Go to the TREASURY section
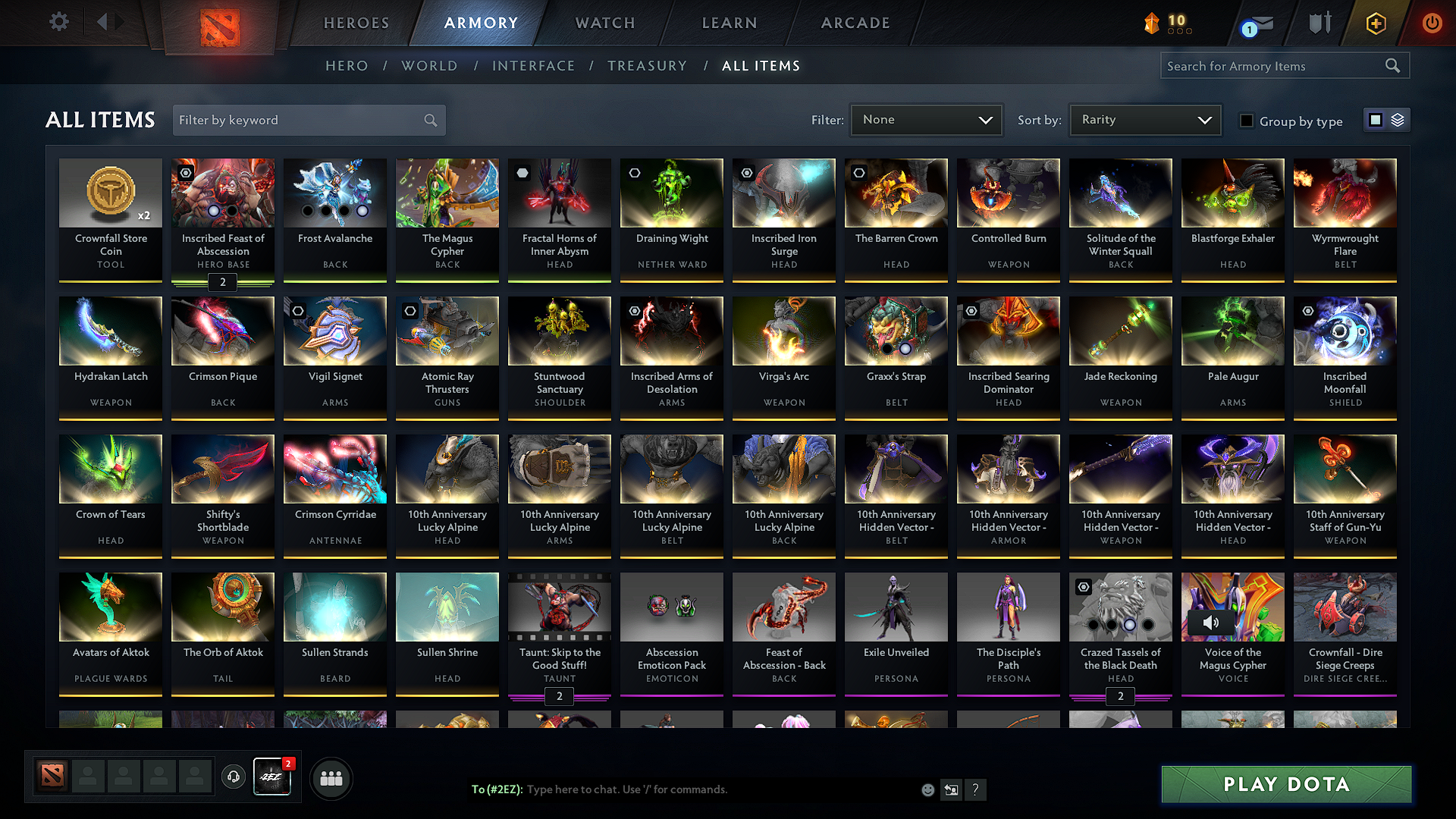This screenshot has width=1456, height=819. coord(647,65)
